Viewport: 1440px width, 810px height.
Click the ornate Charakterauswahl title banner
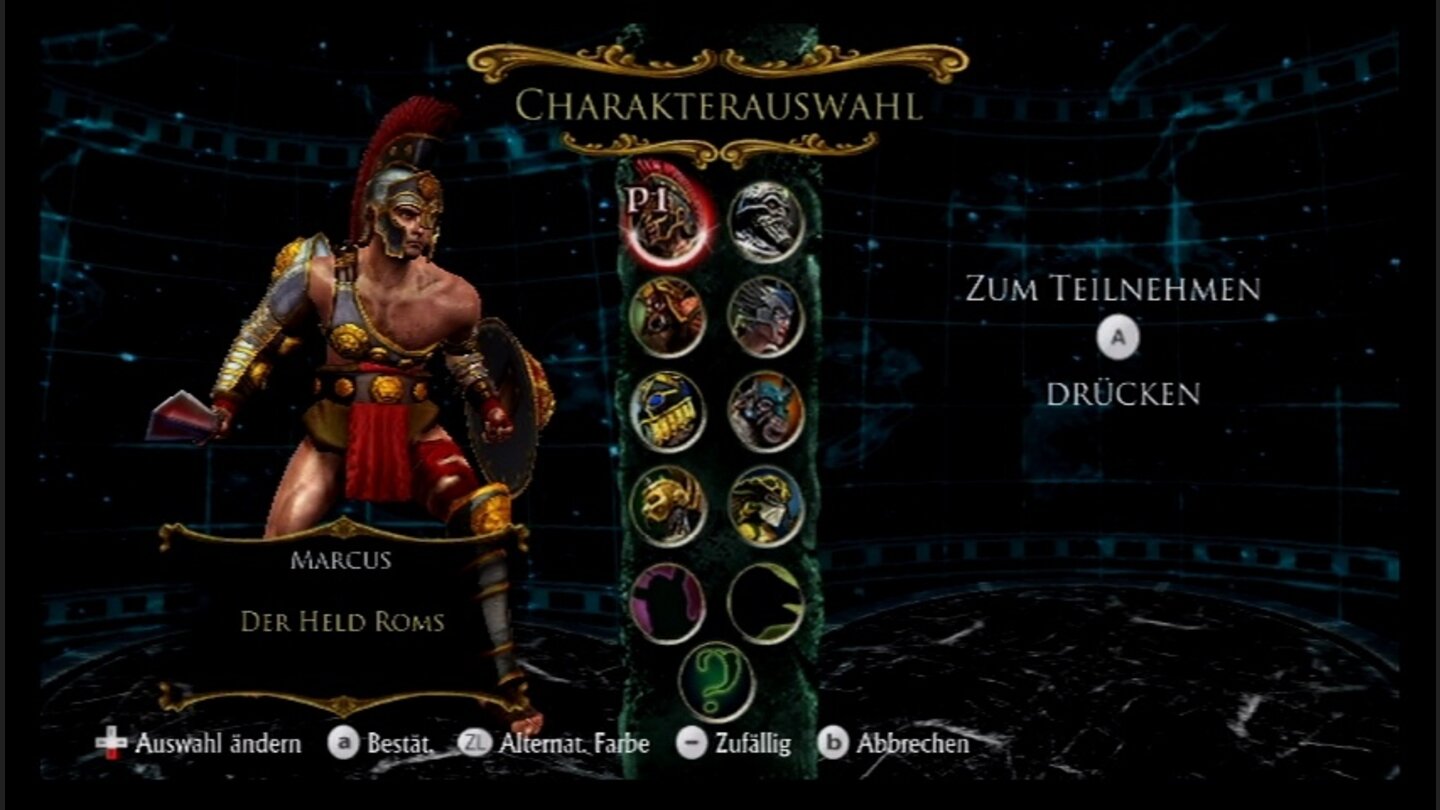pyautogui.click(x=718, y=103)
